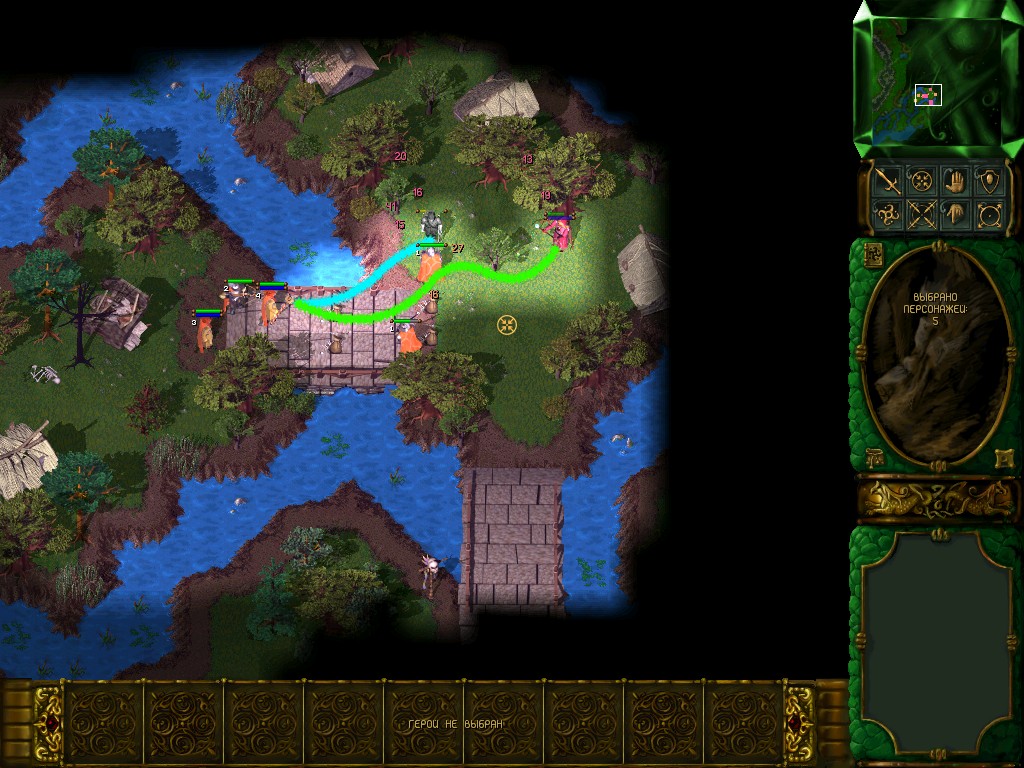Click the right red-gem bar end ornament
This screenshot has height=768, width=1024.
797,723
